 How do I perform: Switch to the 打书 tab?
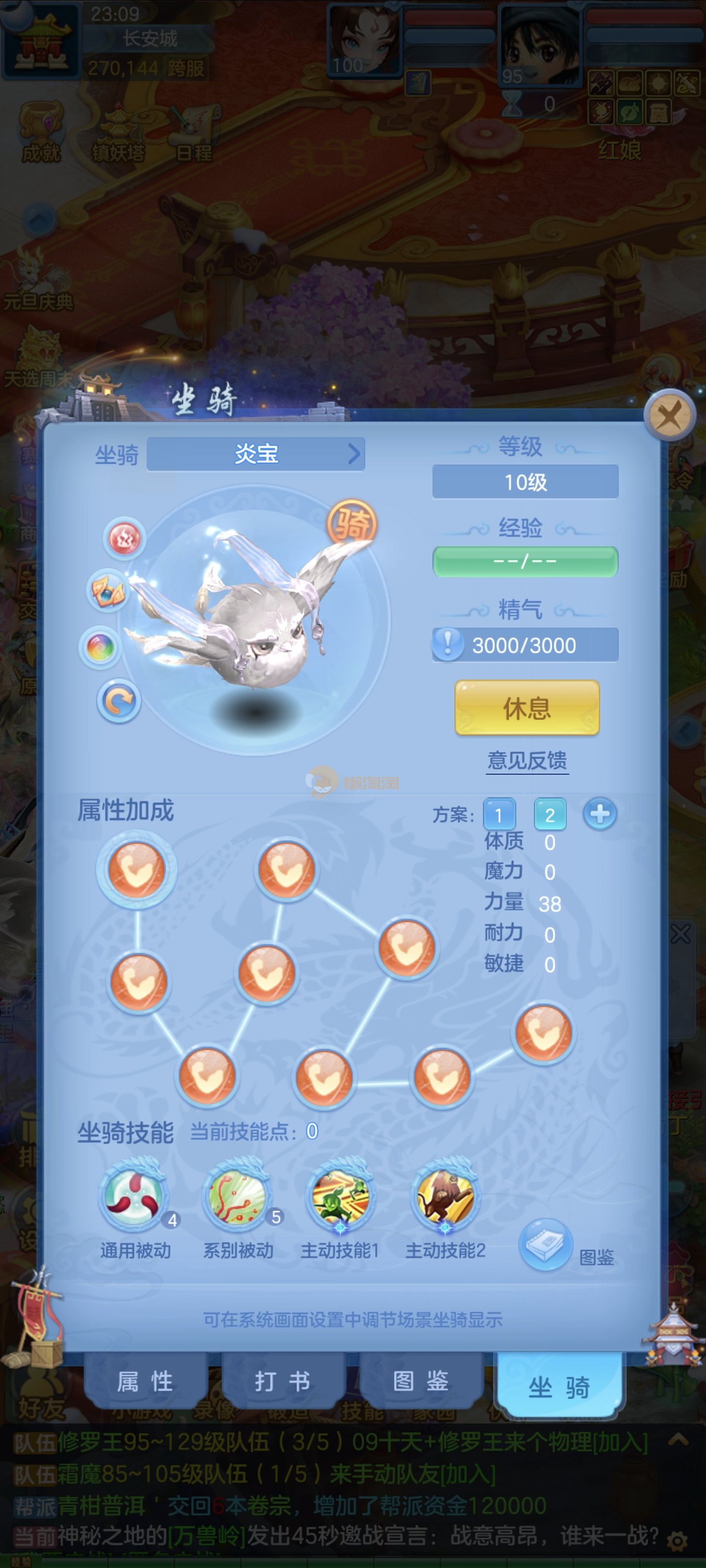click(x=282, y=1381)
